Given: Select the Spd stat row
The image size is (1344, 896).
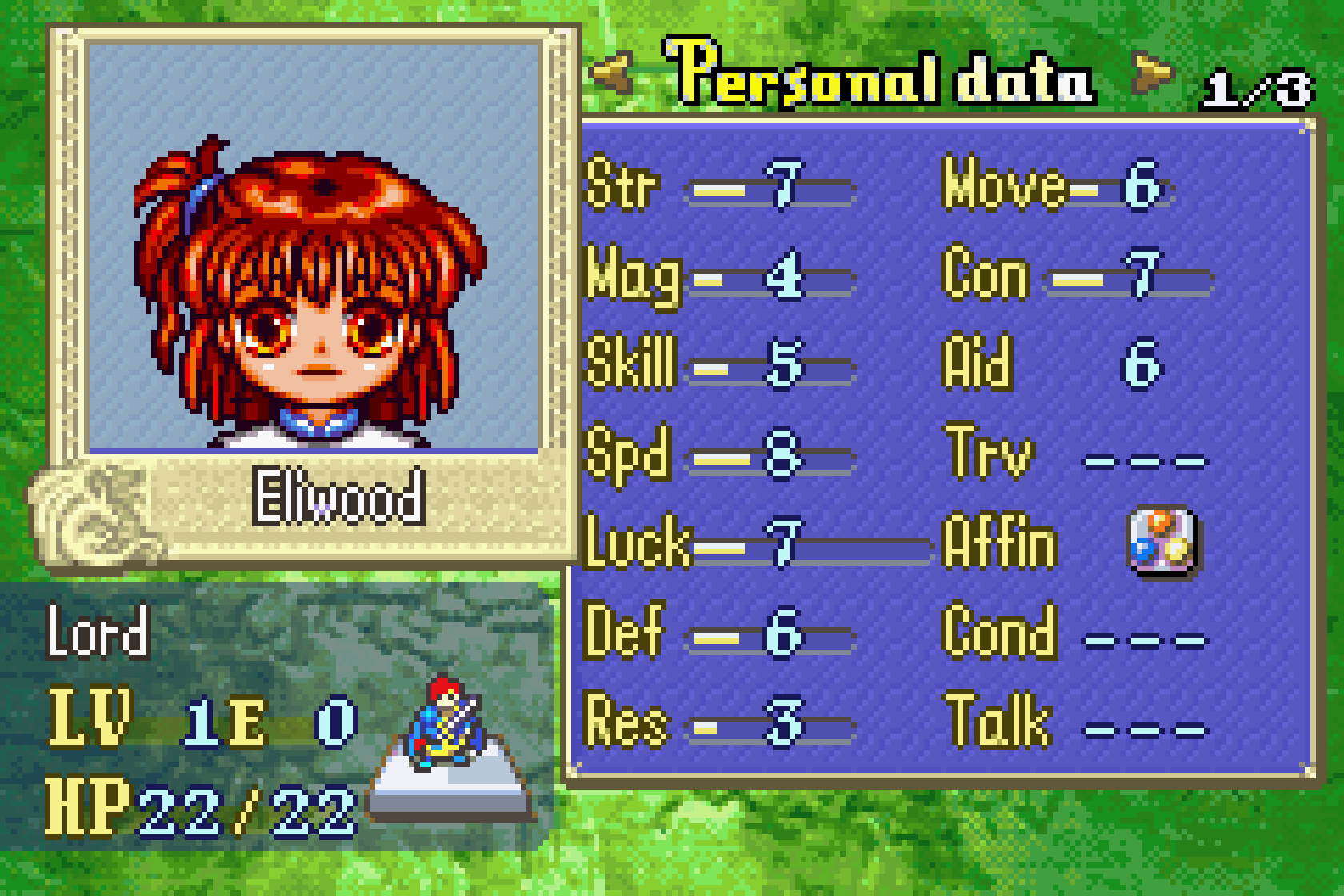Looking at the screenshot, I should coord(720,456).
